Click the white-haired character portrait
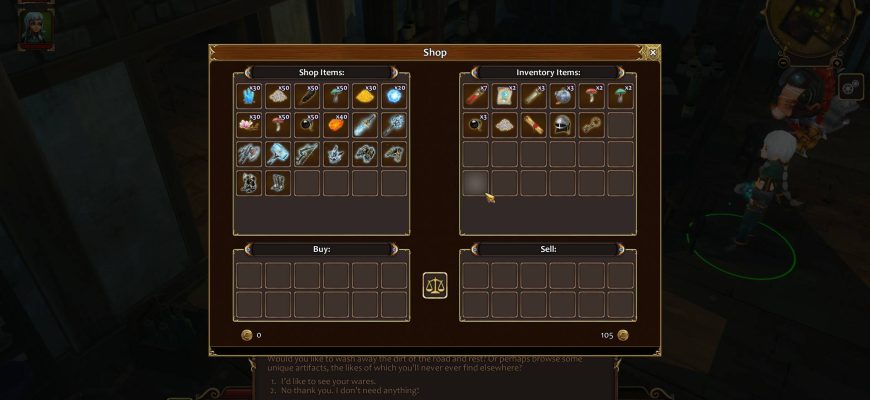The height and width of the screenshot is (400, 870). pos(35,25)
